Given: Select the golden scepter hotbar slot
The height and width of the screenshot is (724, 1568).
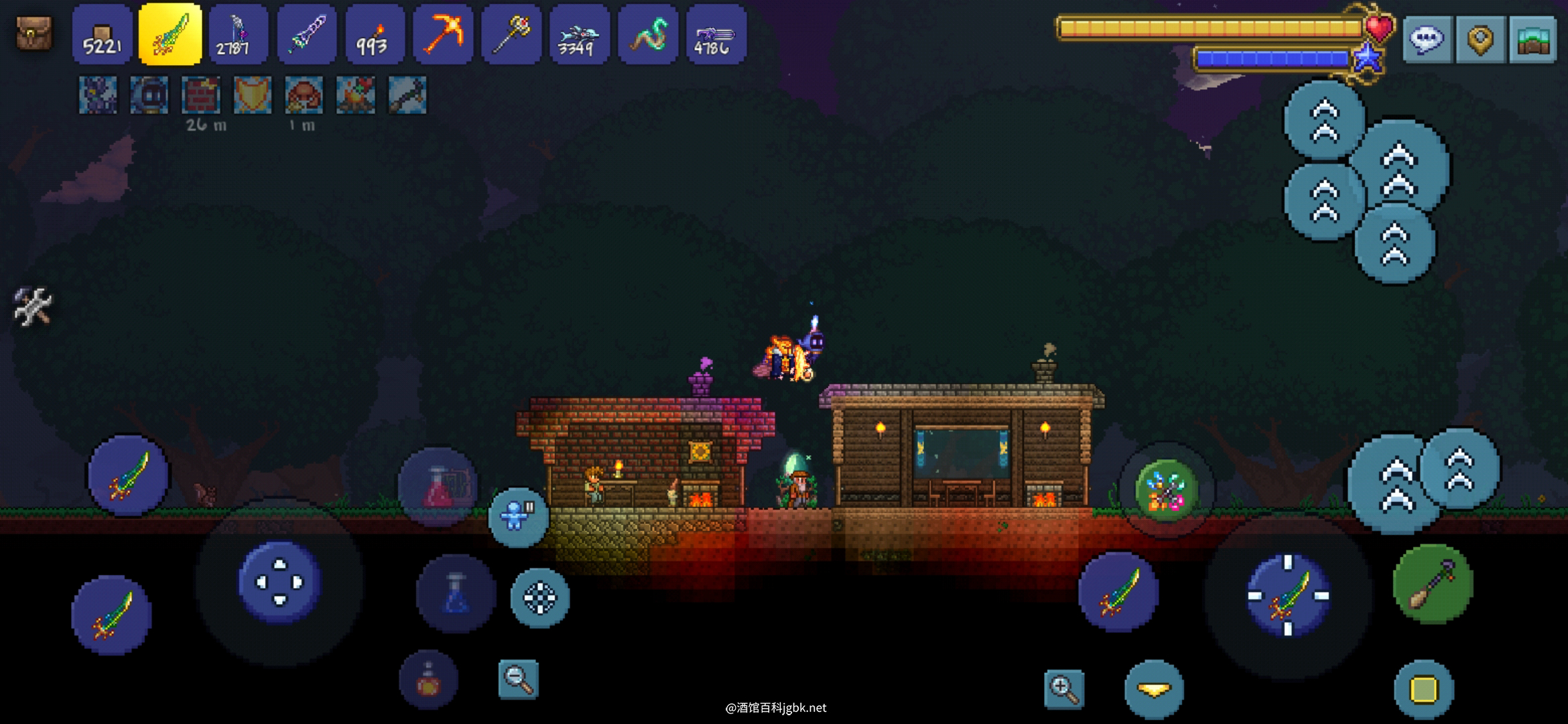Looking at the screenshot, I should pyautogui.click(x=511, y=35).
